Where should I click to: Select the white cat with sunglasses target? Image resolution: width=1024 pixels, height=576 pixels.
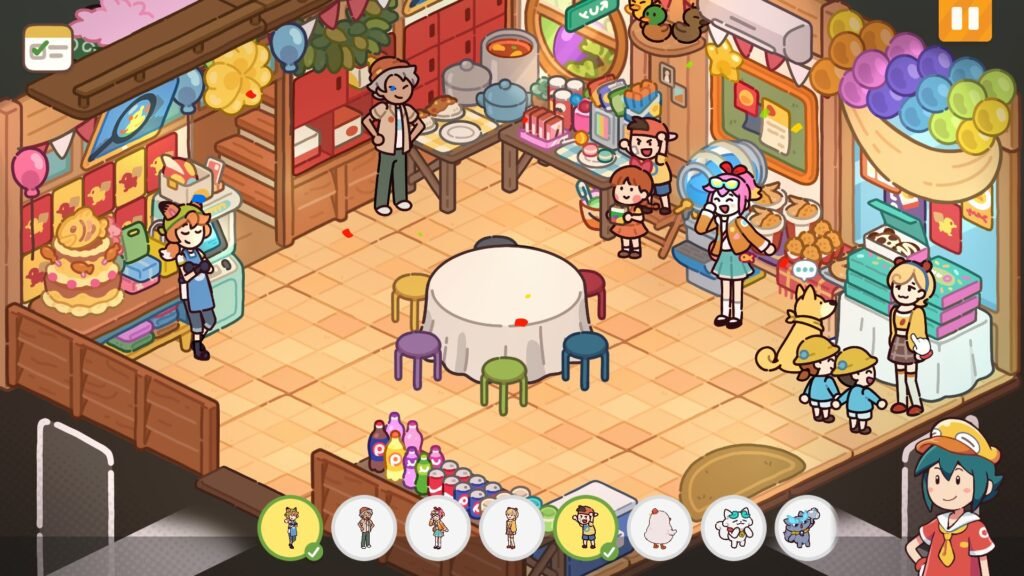pos(733,527)
